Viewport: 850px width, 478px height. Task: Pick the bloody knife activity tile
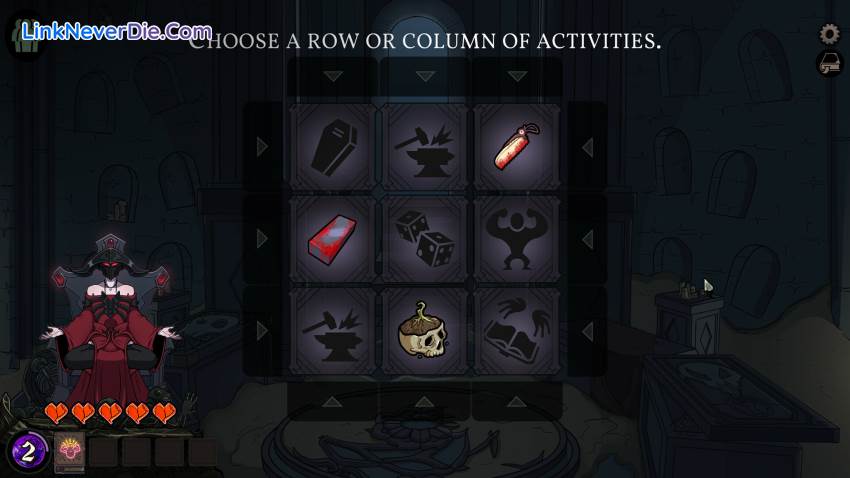pos(517,147)
